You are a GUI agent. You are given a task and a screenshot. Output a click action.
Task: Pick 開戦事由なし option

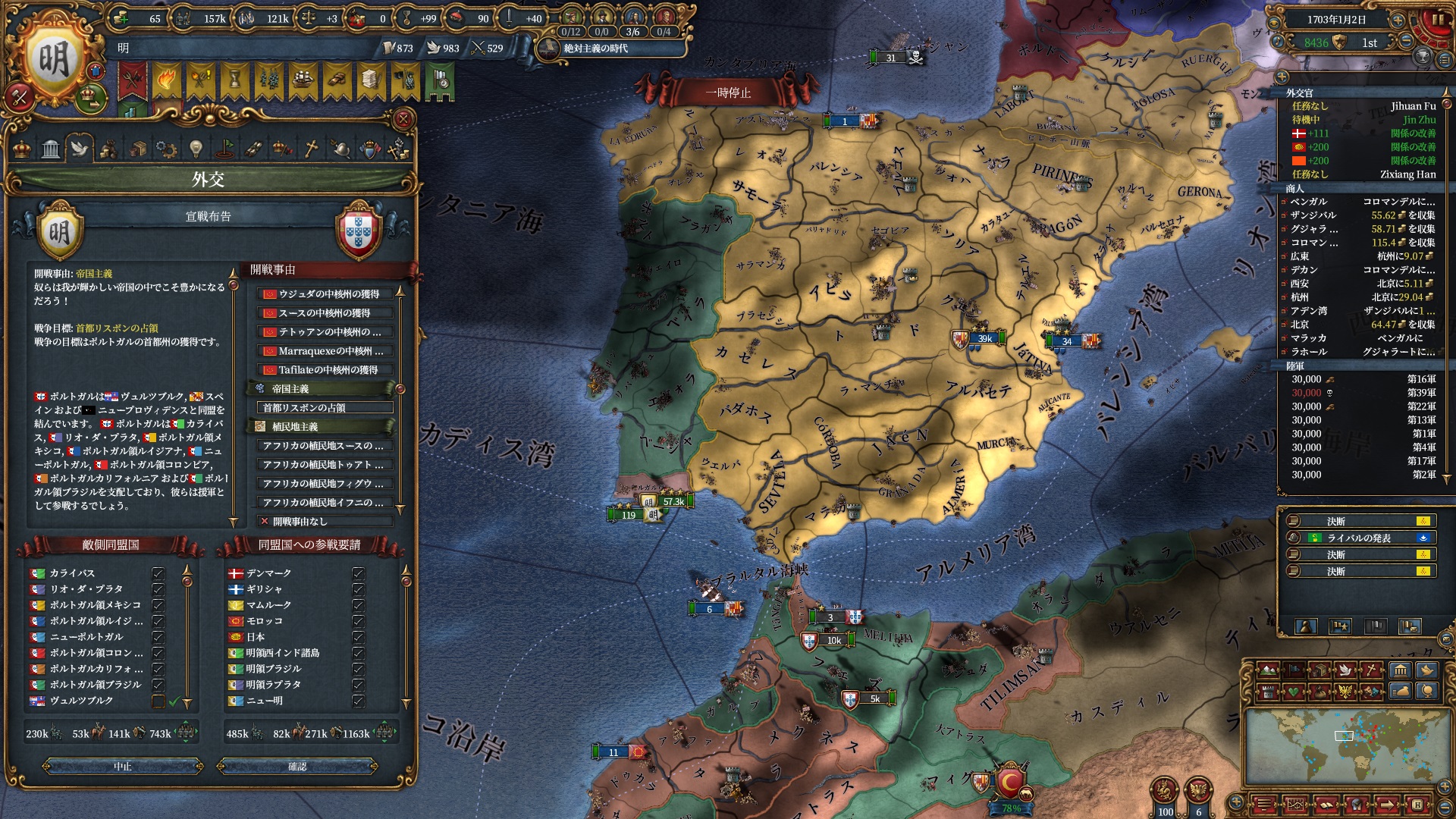click(x=325, y=522)
